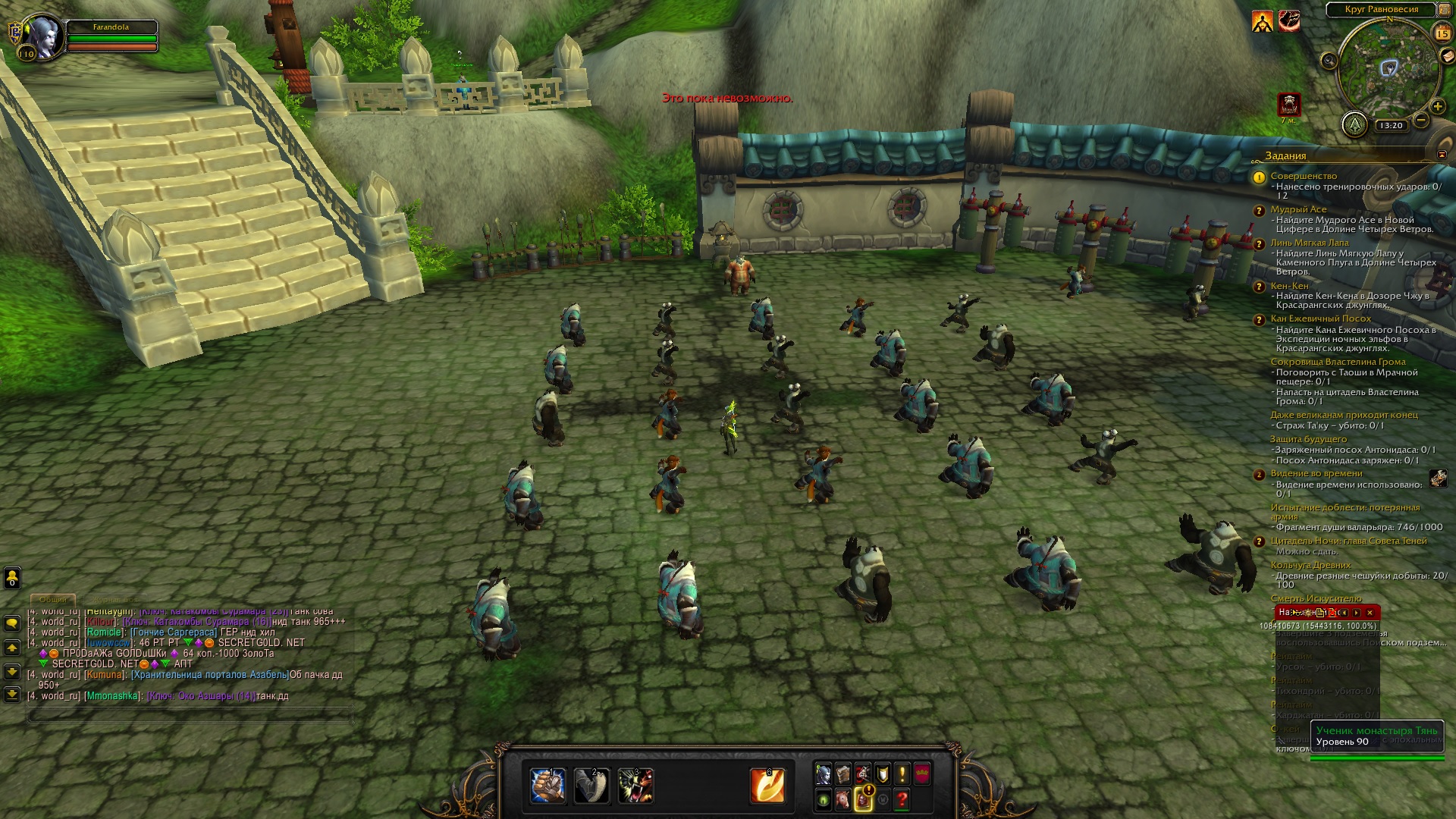Activate the fist strike ability in slot 1
Screen dimensions: 1456x819
point(548,785)
